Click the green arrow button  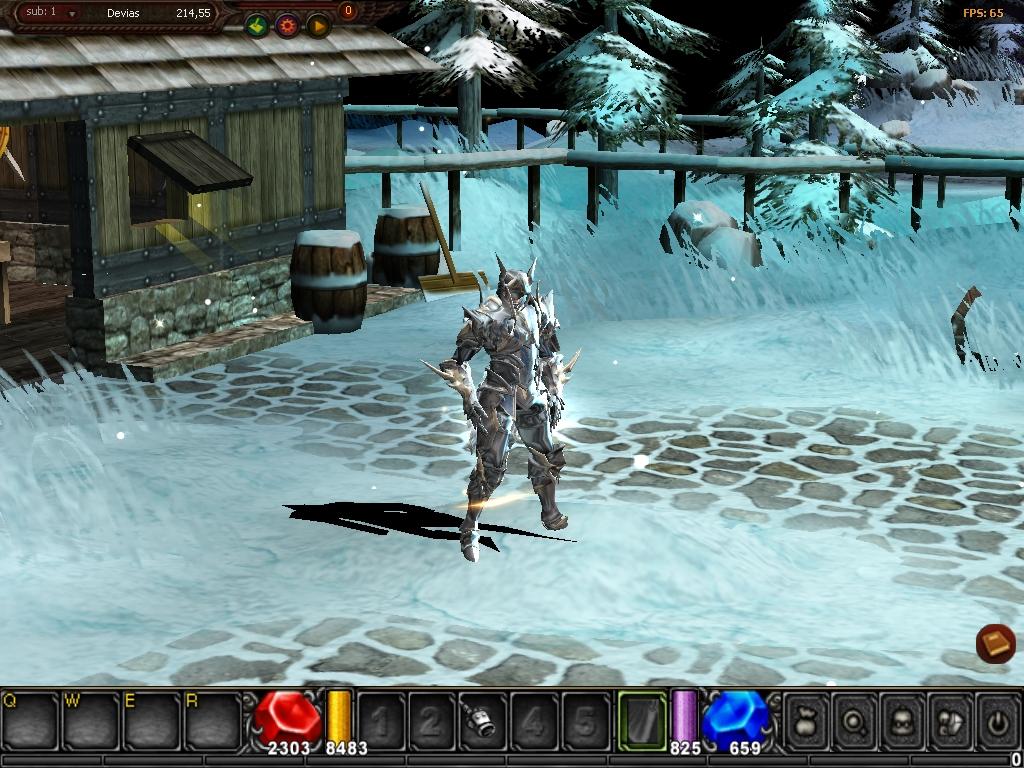point(257,26)
